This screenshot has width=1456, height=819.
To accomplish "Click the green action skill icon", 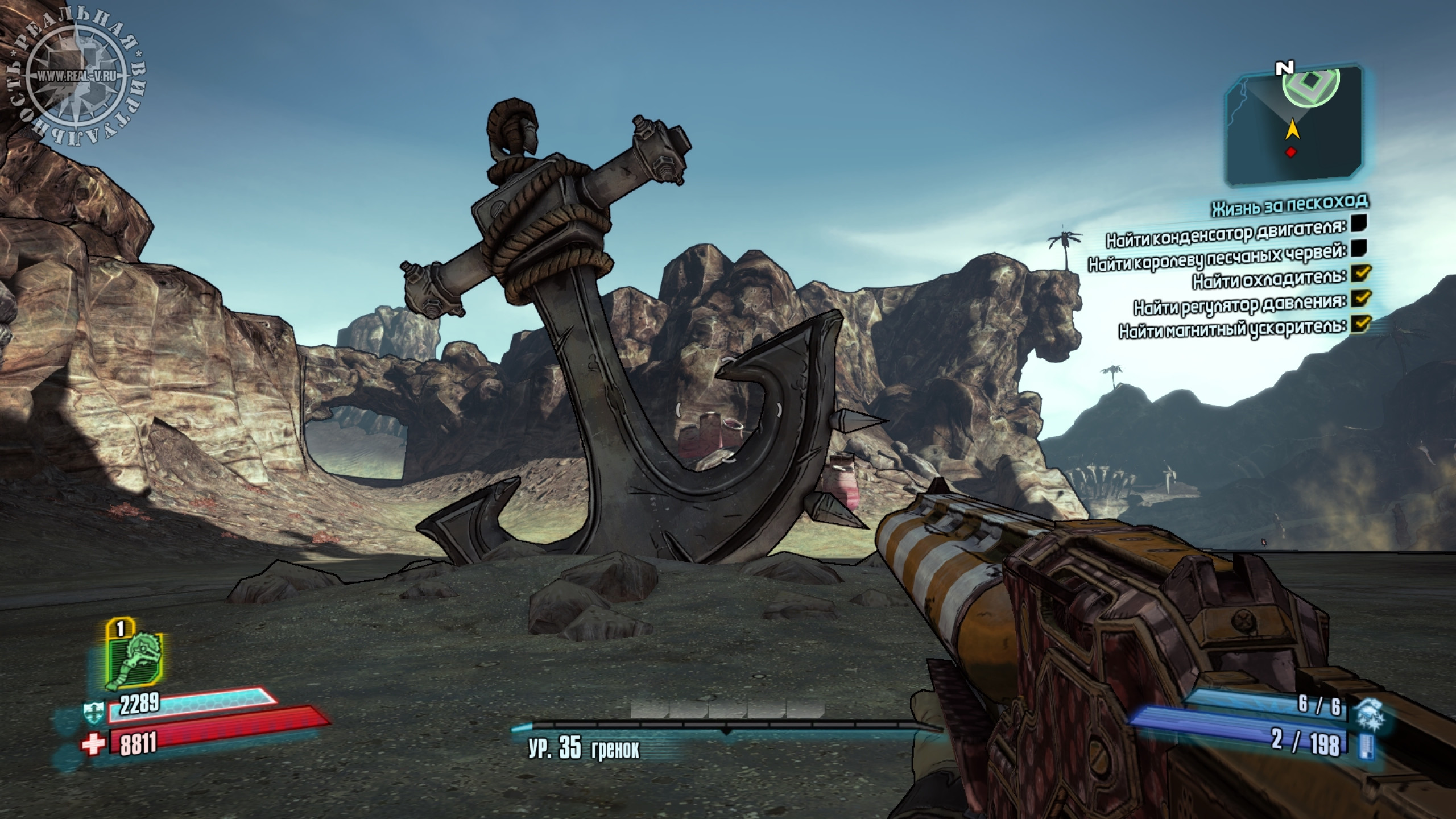I will [135, 662].
